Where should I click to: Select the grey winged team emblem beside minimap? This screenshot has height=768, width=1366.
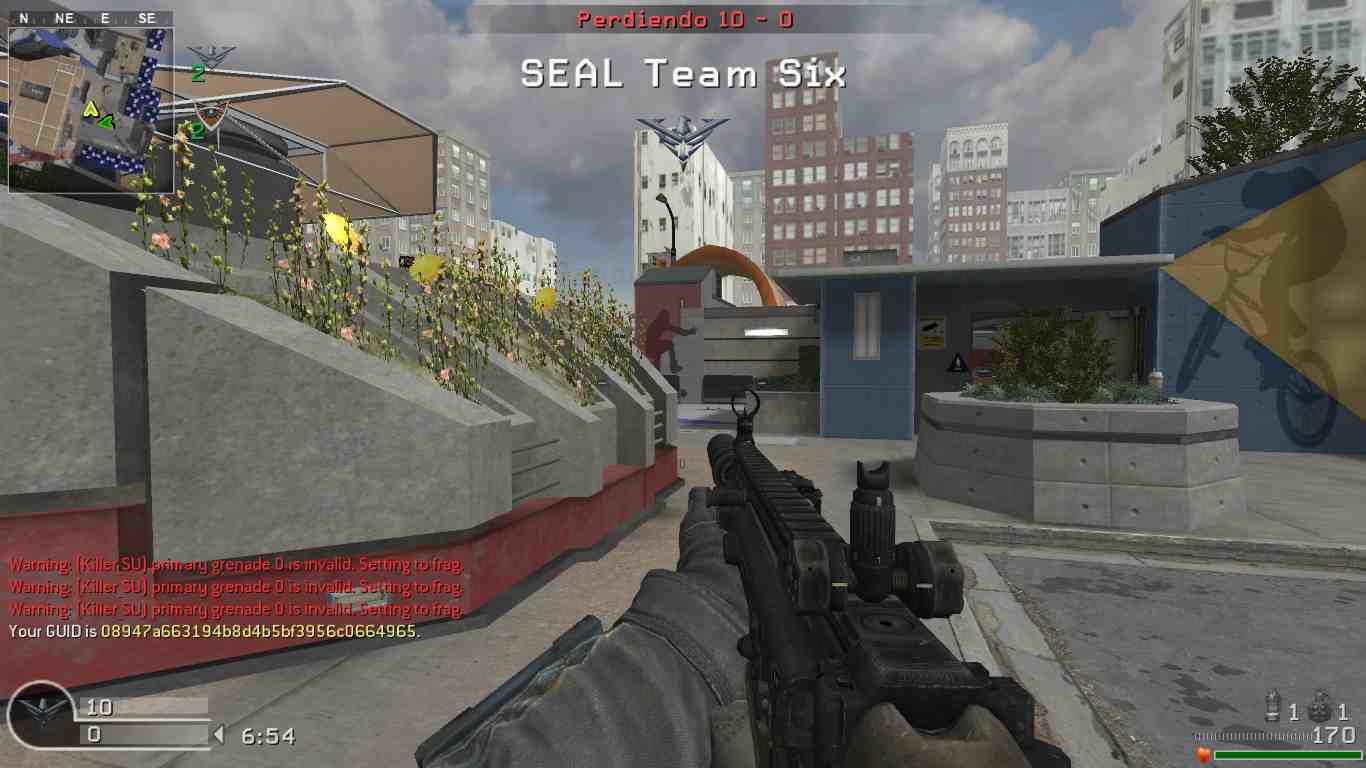coord(211,55)
